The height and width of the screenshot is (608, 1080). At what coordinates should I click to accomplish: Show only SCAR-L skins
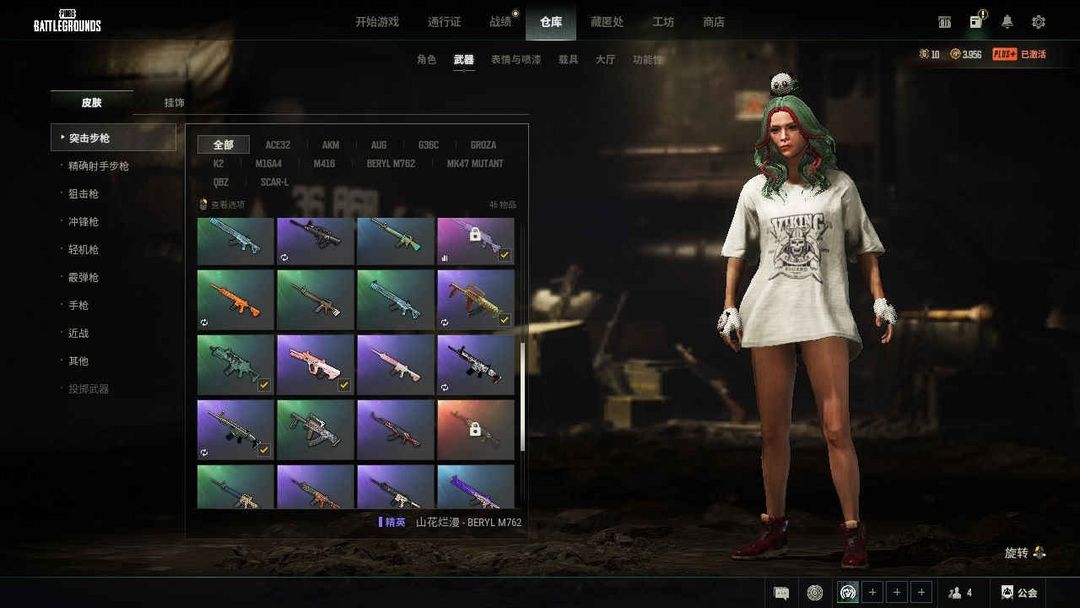pos(274,182)
